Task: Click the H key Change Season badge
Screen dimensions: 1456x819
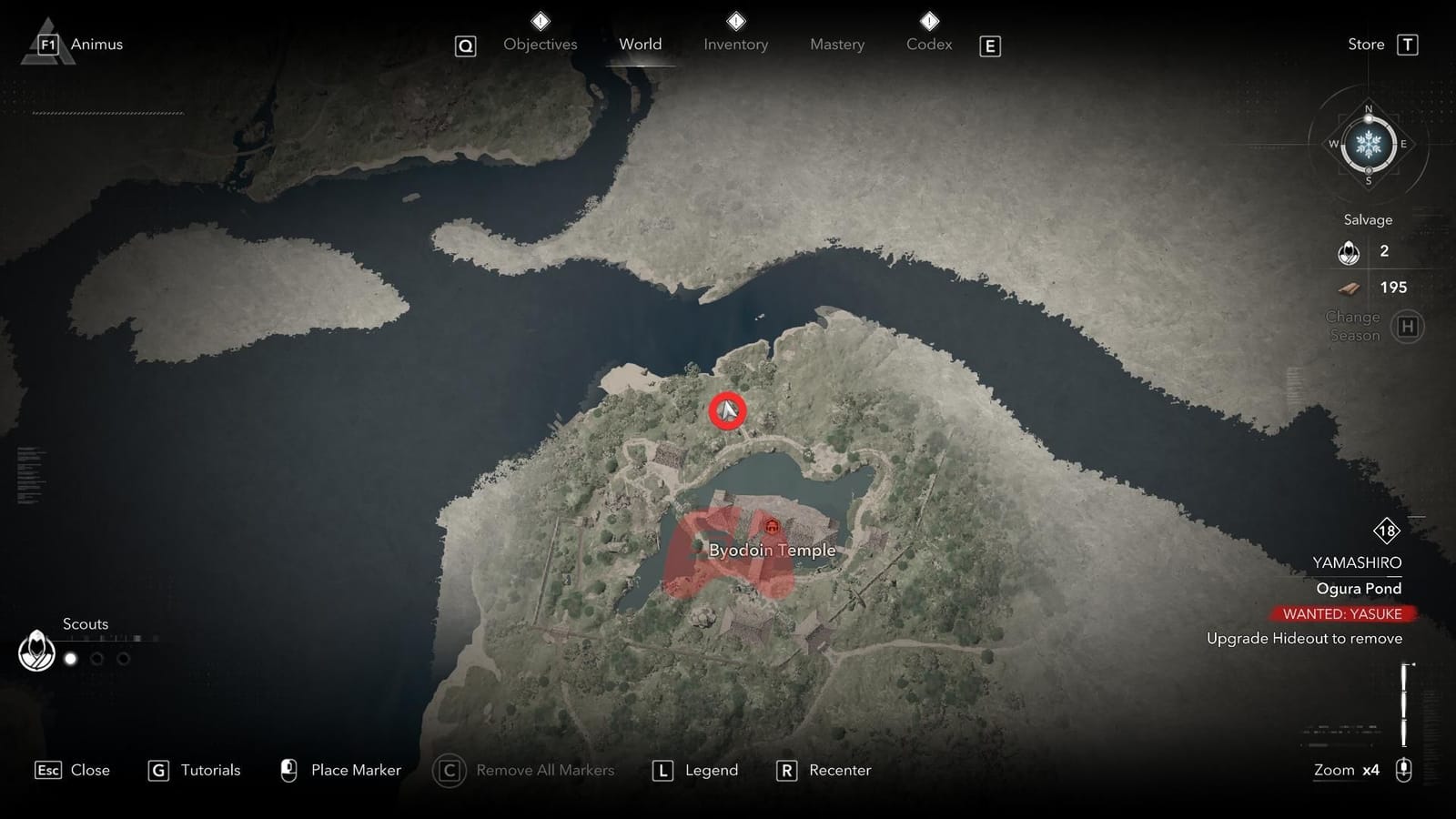Action: (1408, 326)
